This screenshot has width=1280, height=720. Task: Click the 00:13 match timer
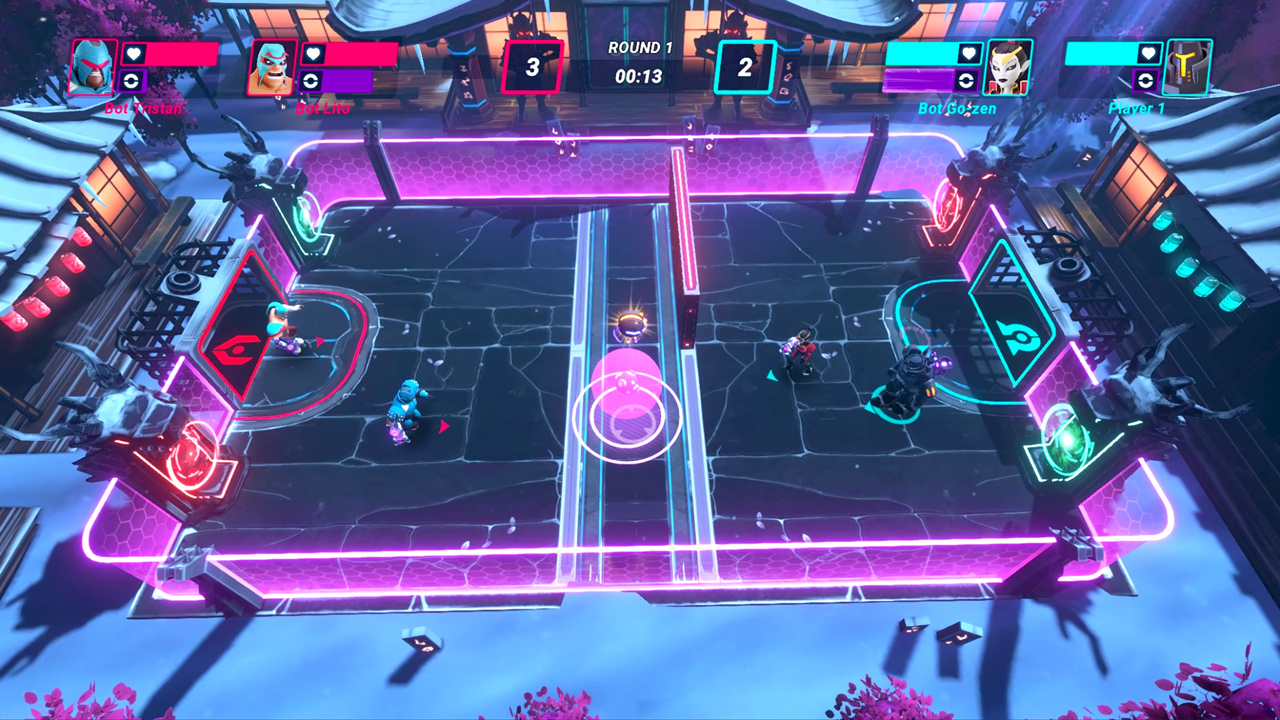pos(637,74)
